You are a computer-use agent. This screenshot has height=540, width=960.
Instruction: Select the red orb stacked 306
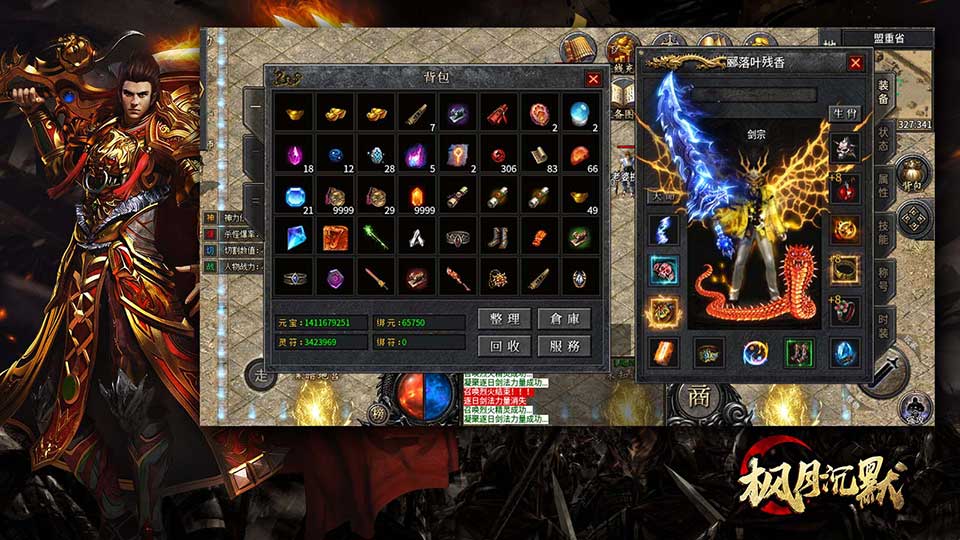tap(498, 155)
